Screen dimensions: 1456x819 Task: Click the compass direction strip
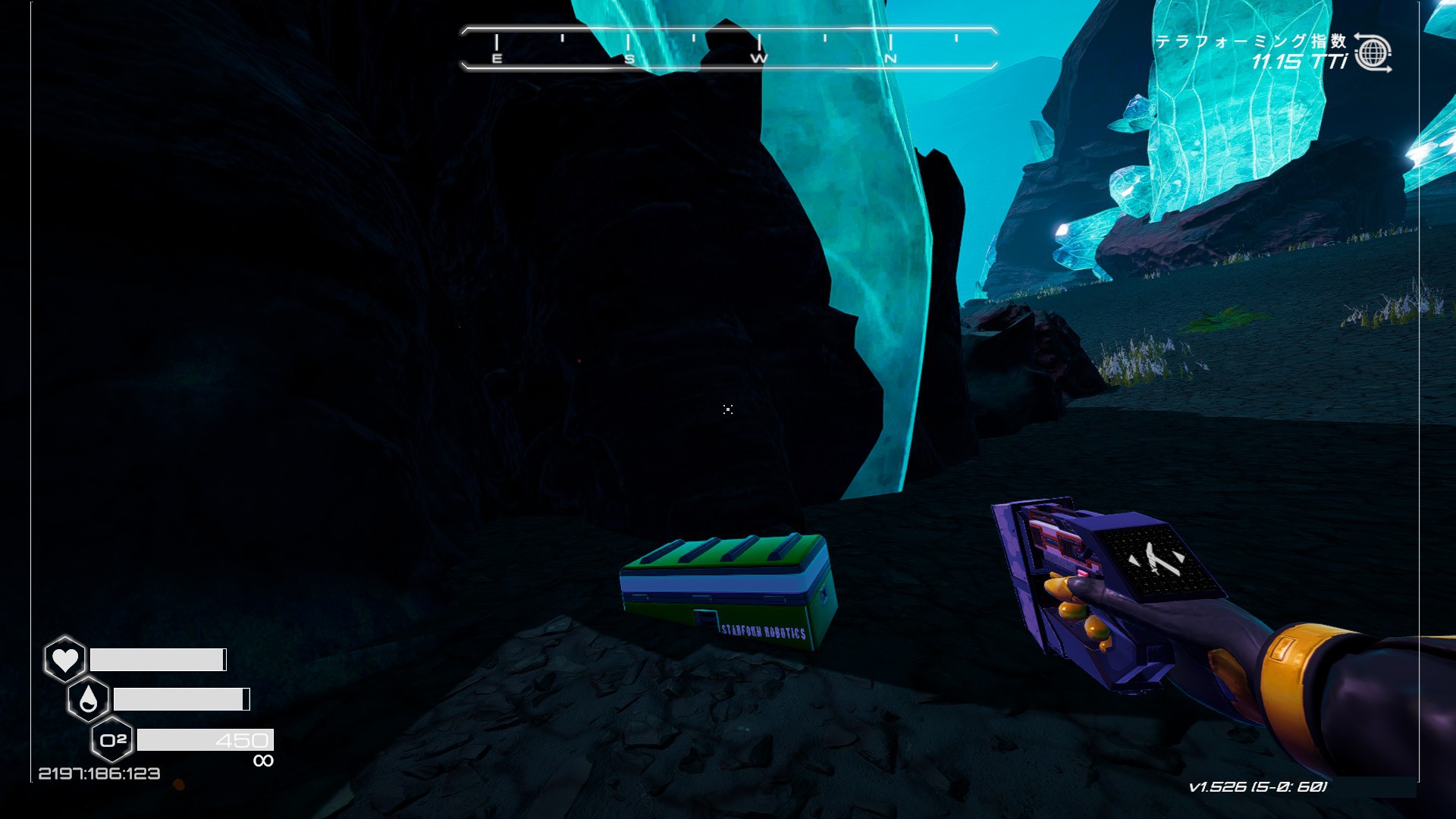[728, 49]
